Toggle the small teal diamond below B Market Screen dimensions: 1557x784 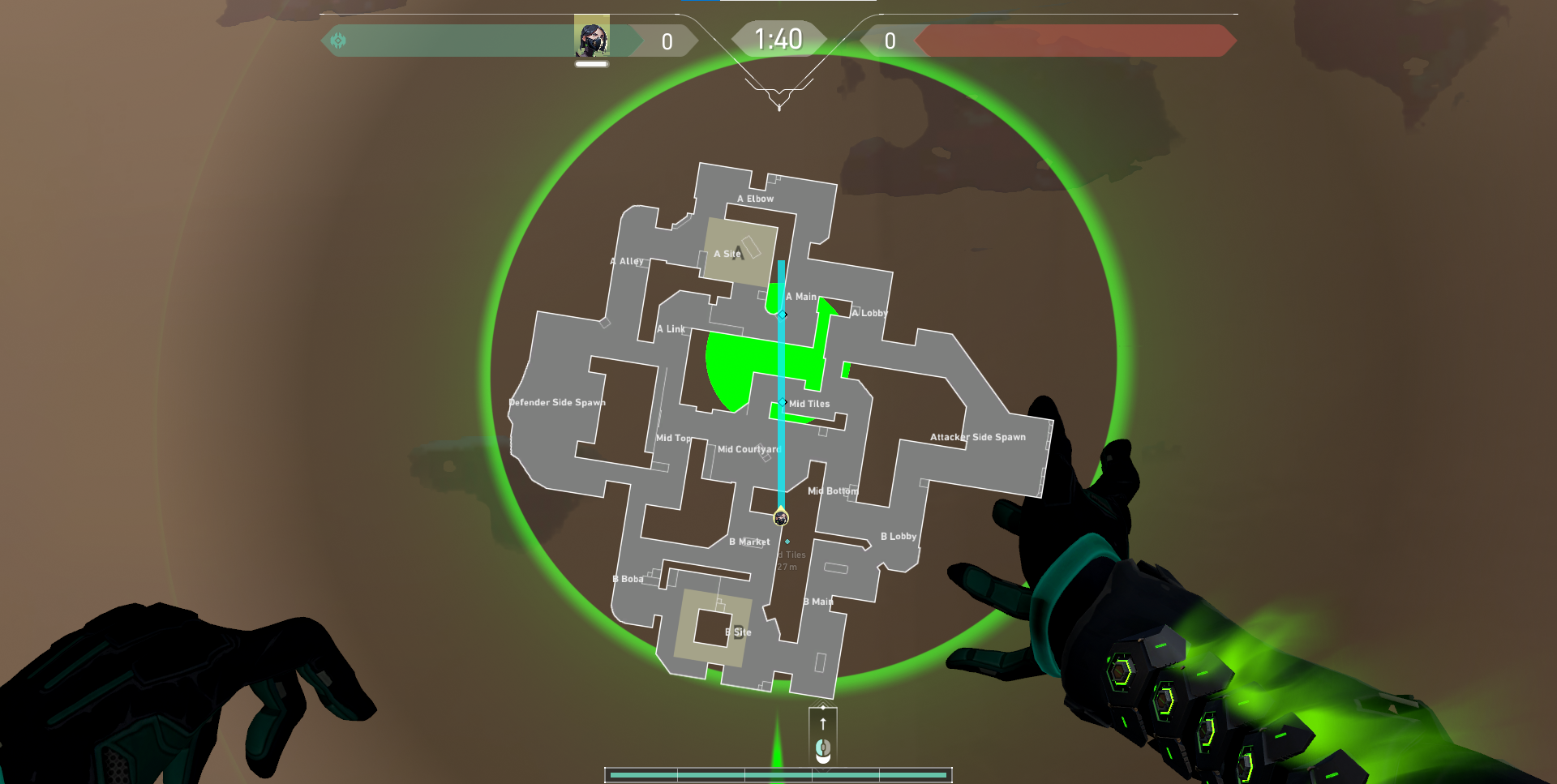[x=787, y=541]
